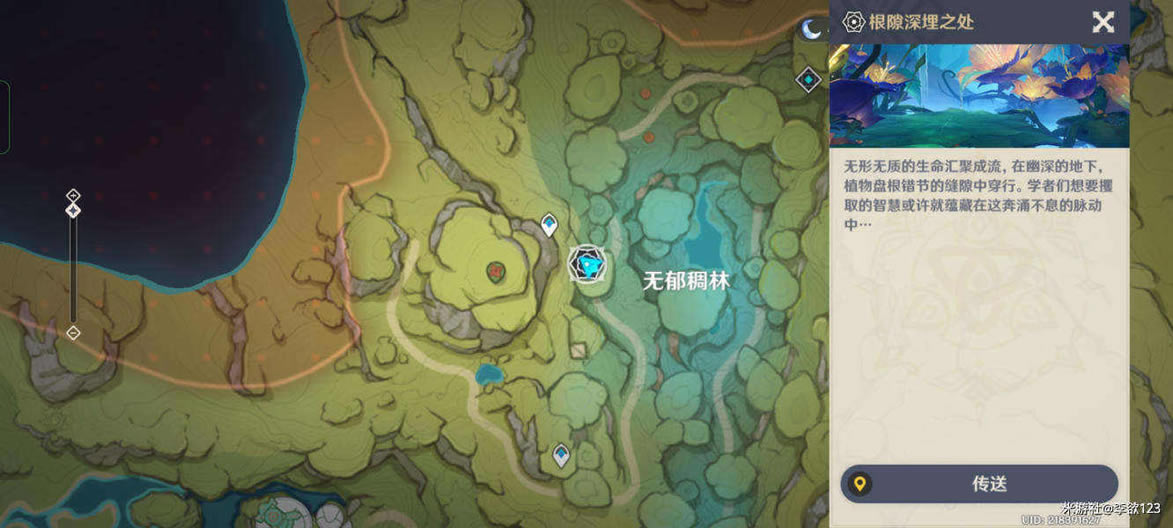
Task: Teleport using the 传送 button
Action: 979,484
